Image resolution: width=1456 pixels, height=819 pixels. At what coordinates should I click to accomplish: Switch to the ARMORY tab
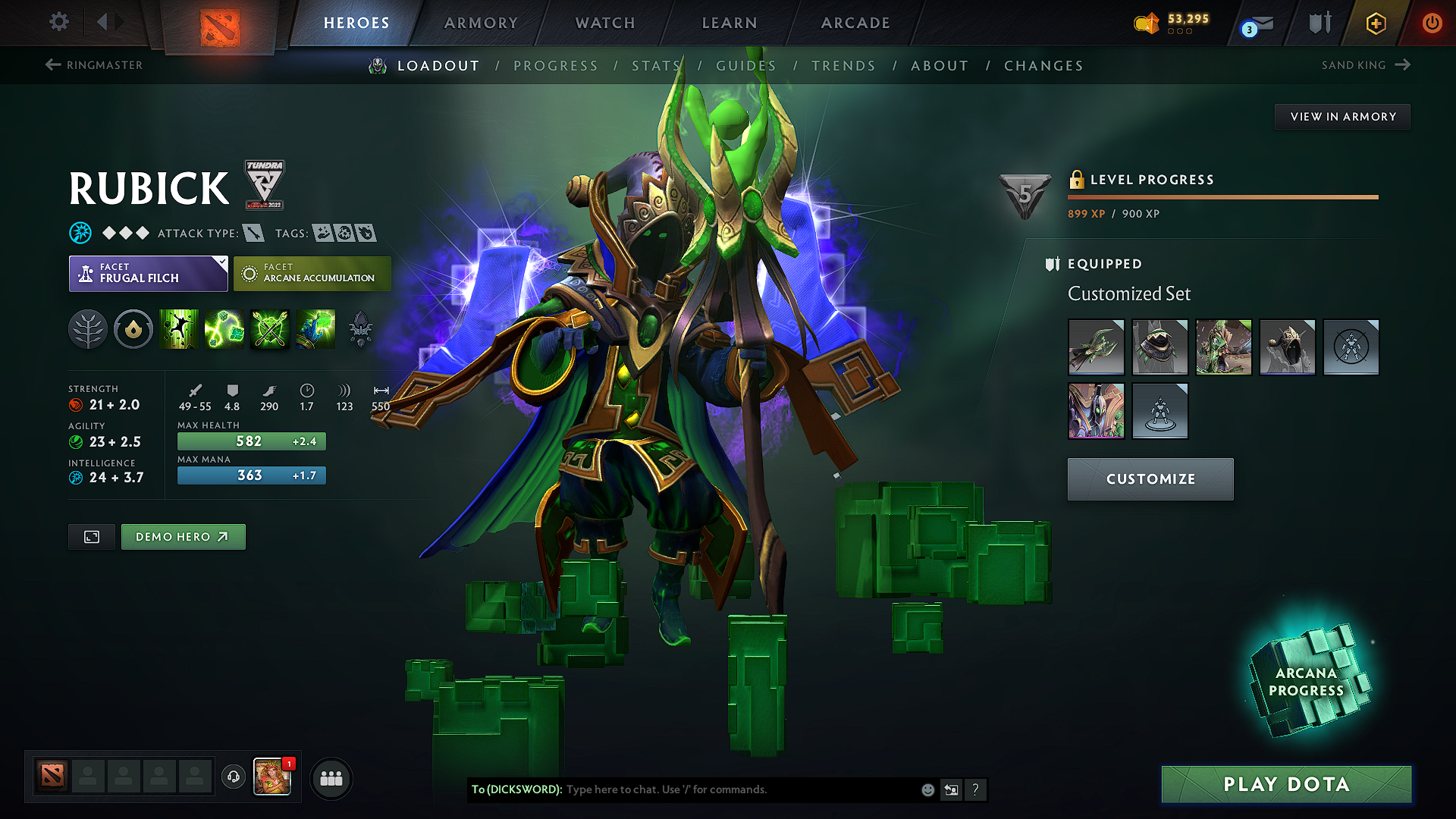[481, 23]
